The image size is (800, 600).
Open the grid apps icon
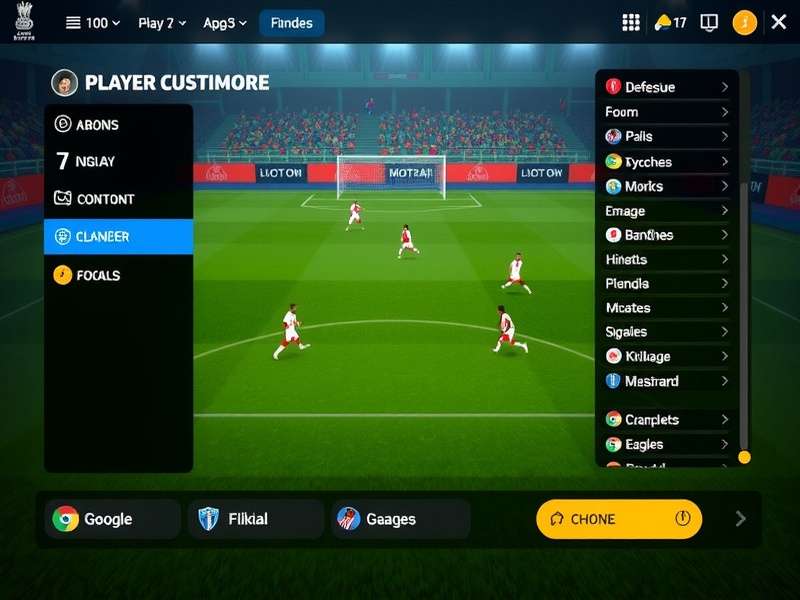pos(631,23)
